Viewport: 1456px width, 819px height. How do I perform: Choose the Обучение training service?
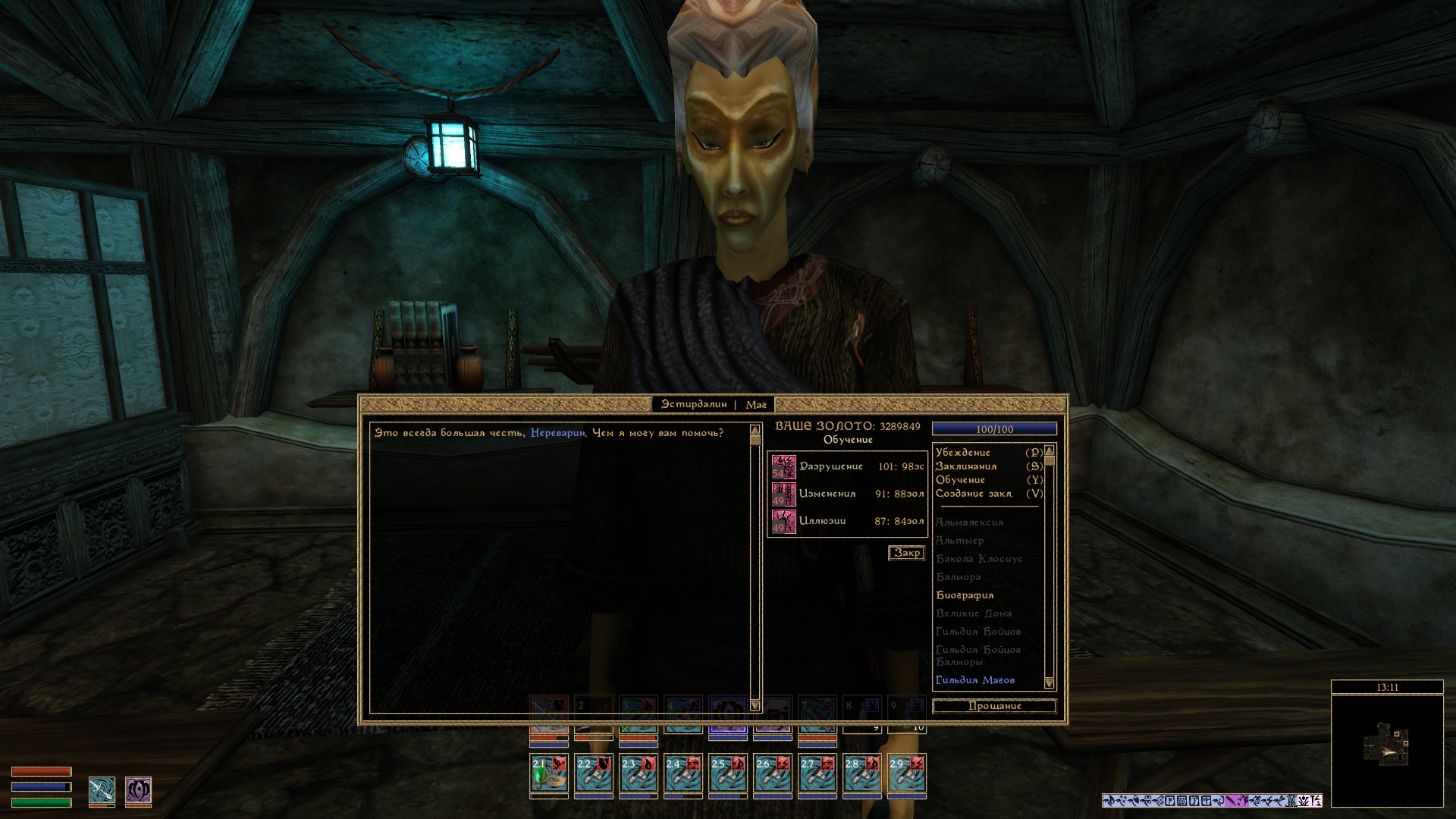tap(961, 480)
